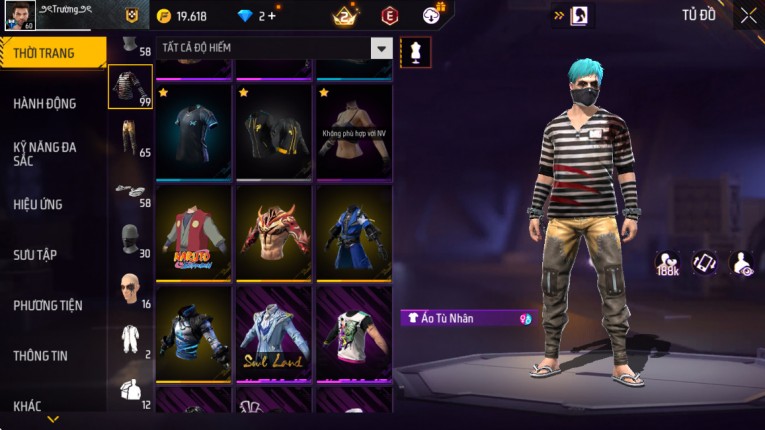Select the bald head subcategory icon
765x430 pixels.
[127, 290]
